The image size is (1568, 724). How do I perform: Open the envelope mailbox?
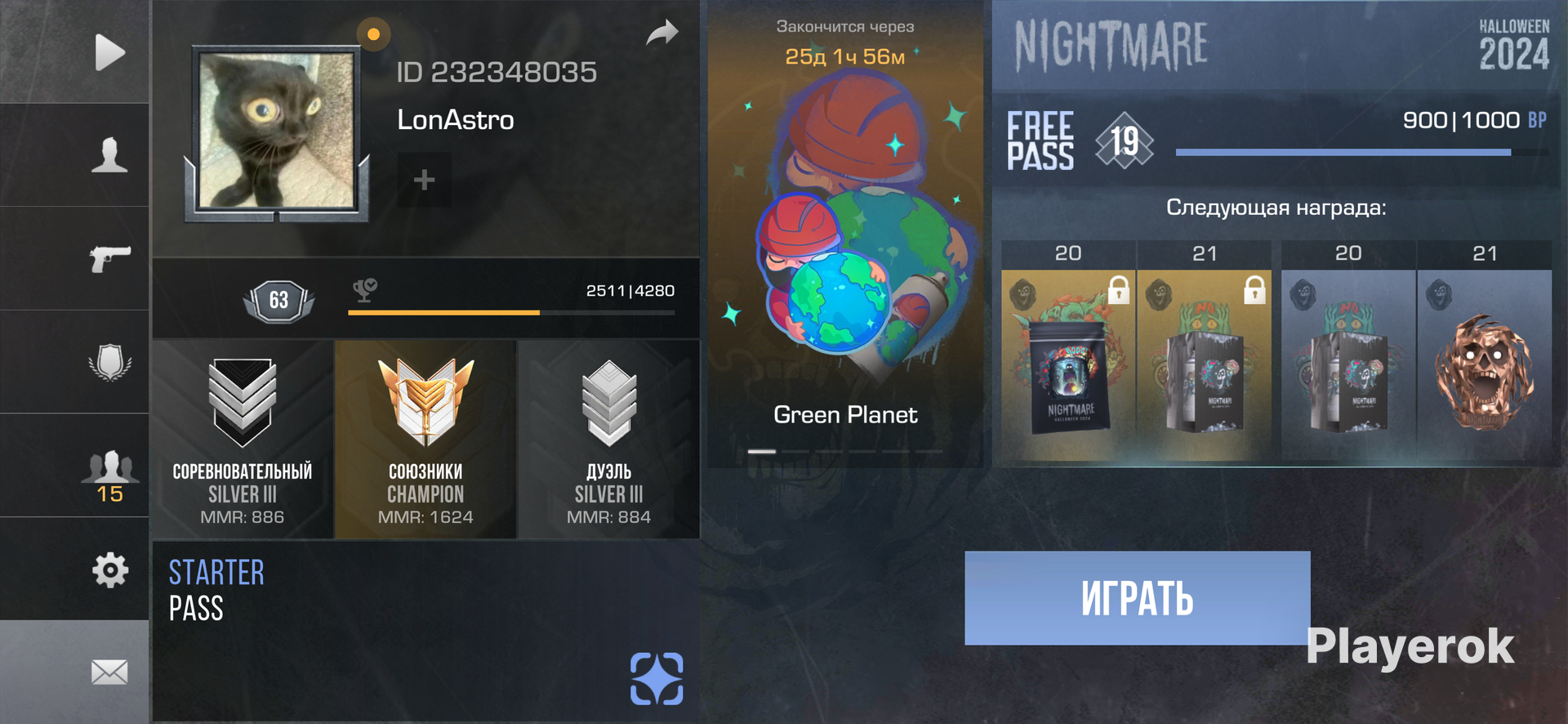click(x=109, y=673)
